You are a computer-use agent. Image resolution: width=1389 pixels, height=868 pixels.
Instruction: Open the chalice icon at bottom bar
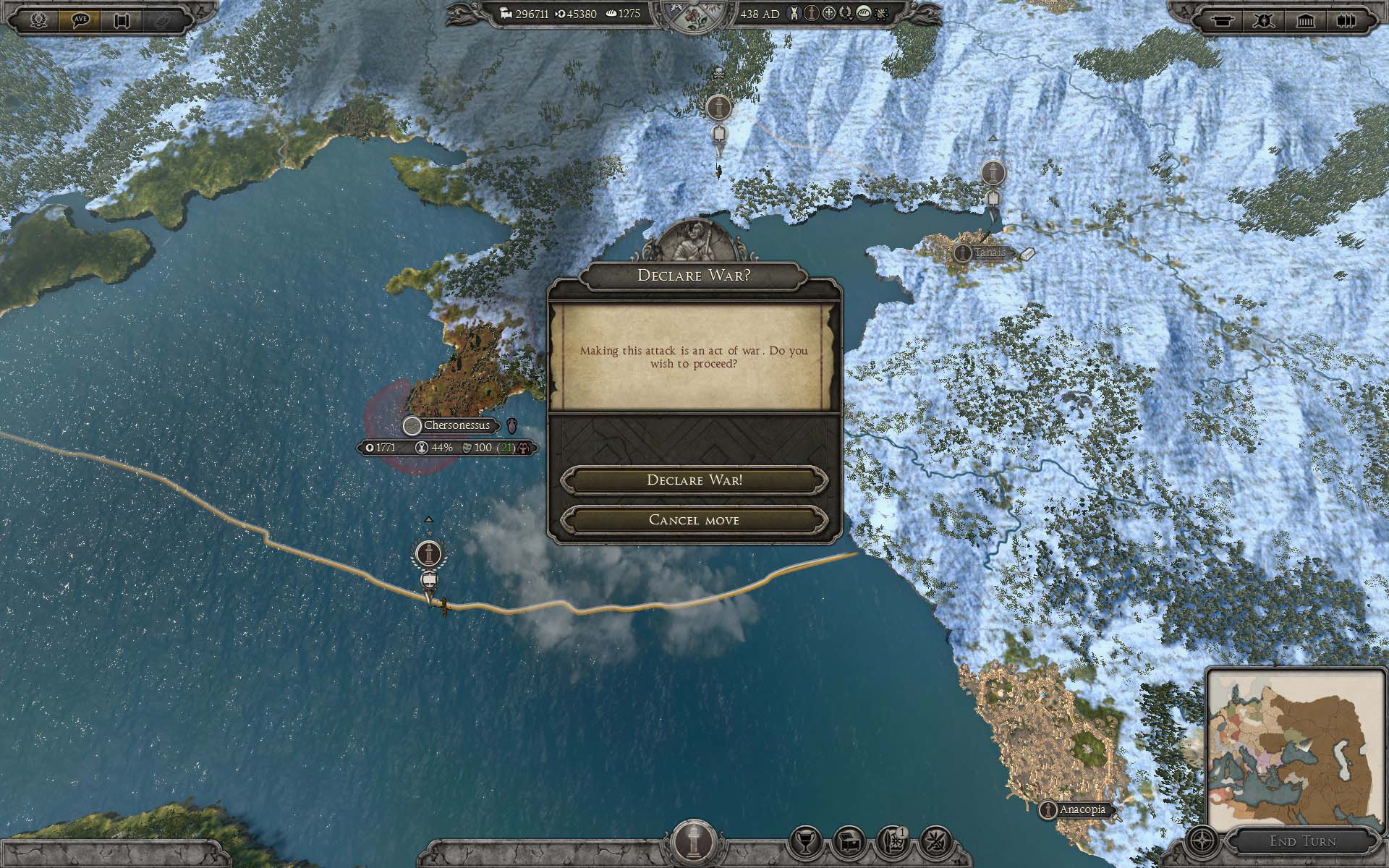pos(806,841)
